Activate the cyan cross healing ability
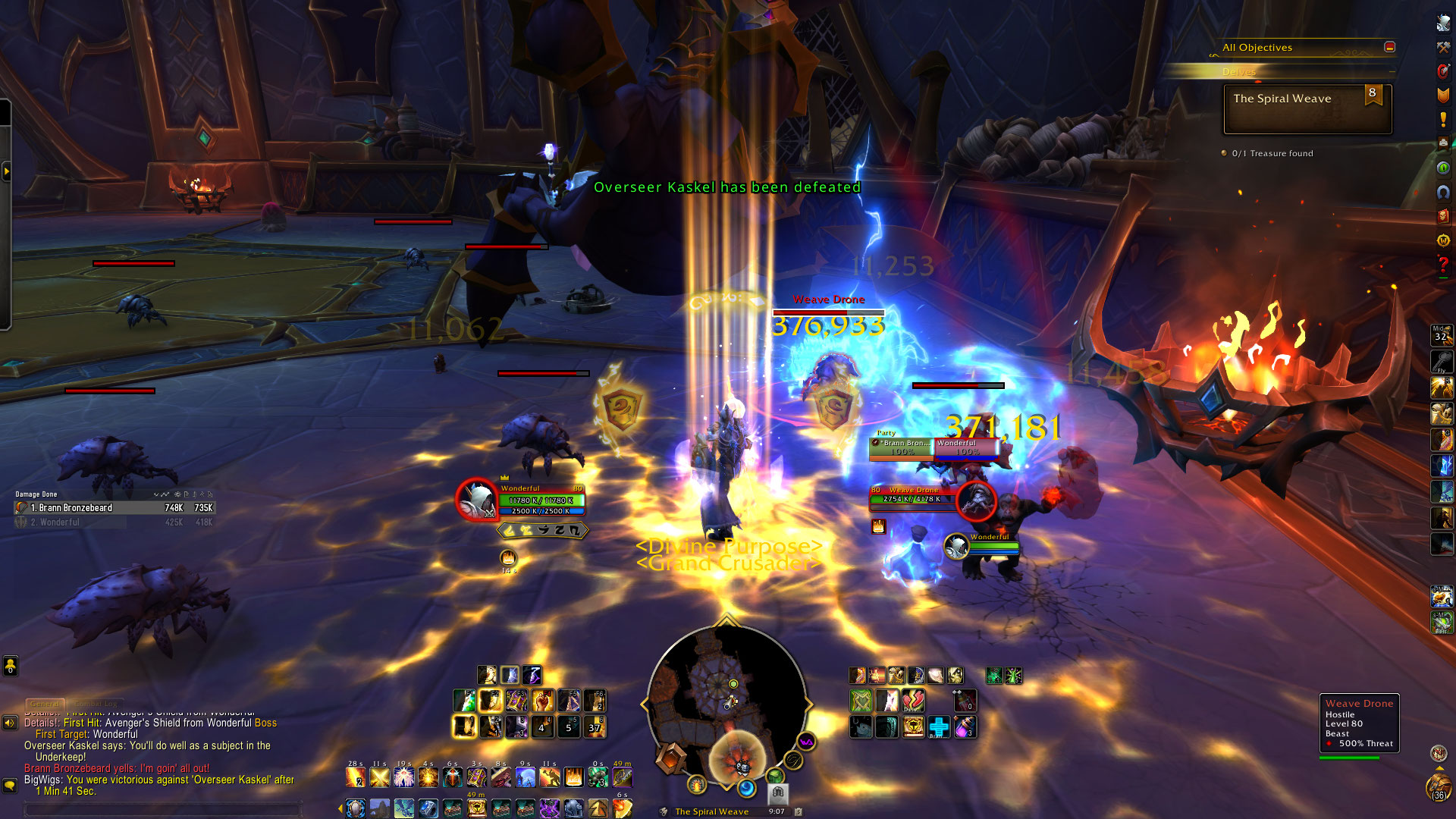 [939, 727]
